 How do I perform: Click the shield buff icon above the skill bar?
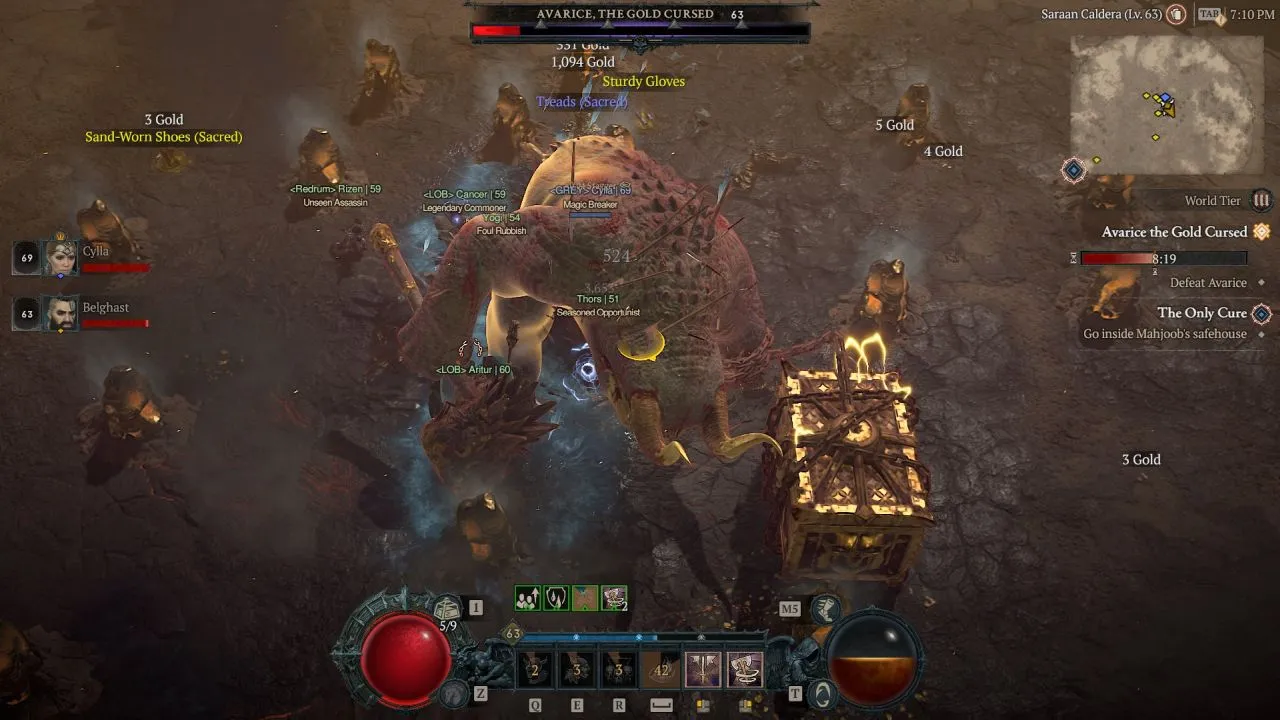[557, 597]
